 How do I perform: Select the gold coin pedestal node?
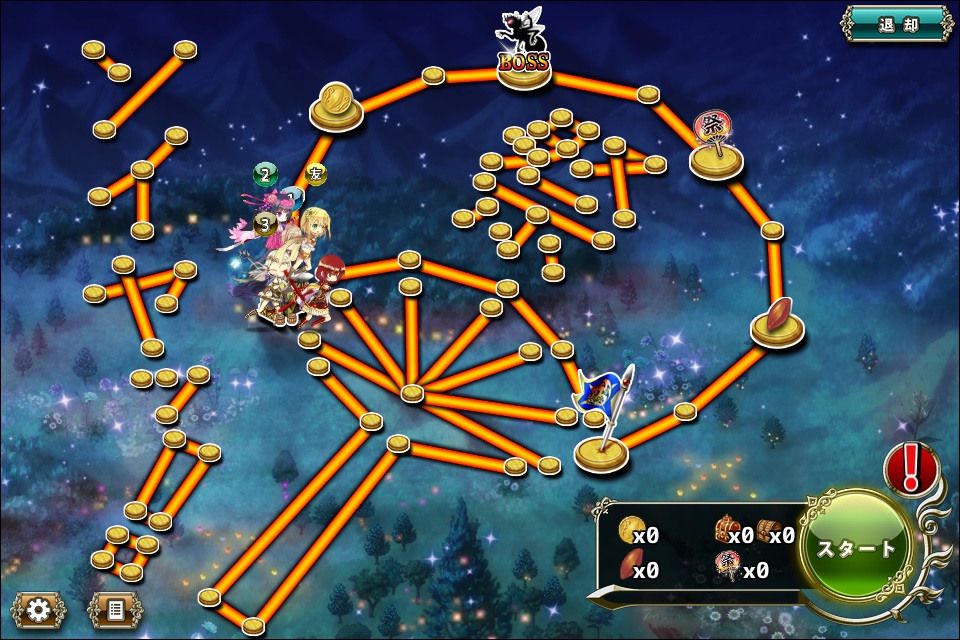coord(336,106)
